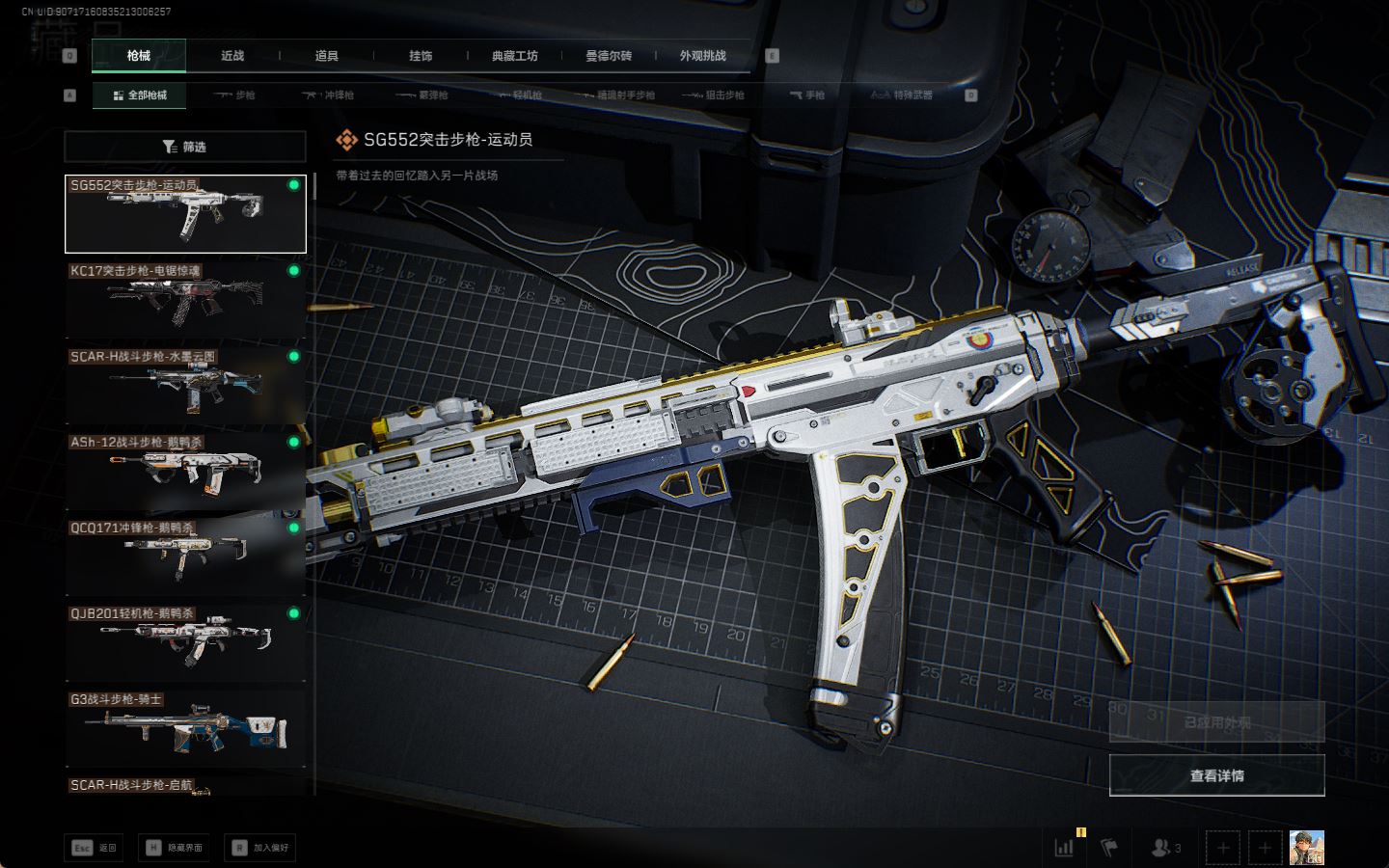This screenshot has width=1389, height=868.
Task: Open the bar chart stats icon
Action: 1065,848
